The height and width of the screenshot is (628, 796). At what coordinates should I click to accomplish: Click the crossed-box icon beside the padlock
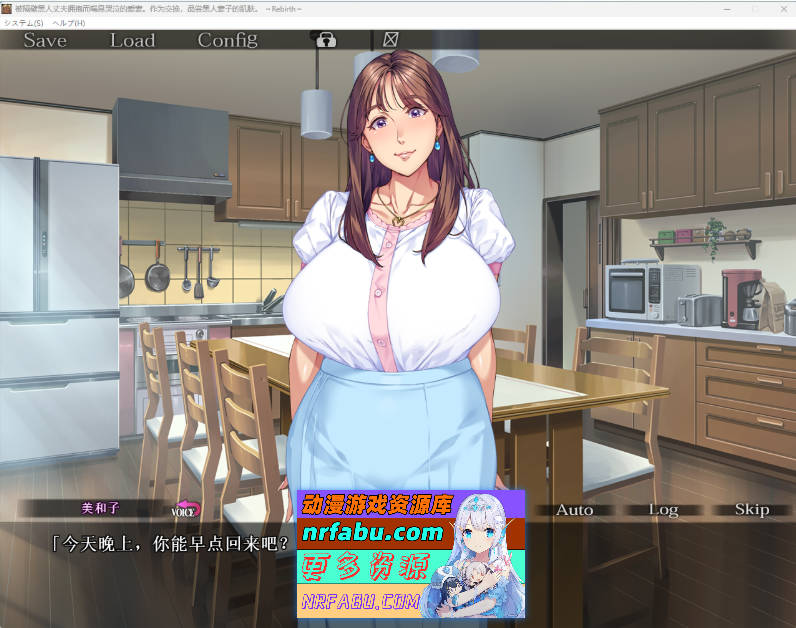tap(390, 40)
